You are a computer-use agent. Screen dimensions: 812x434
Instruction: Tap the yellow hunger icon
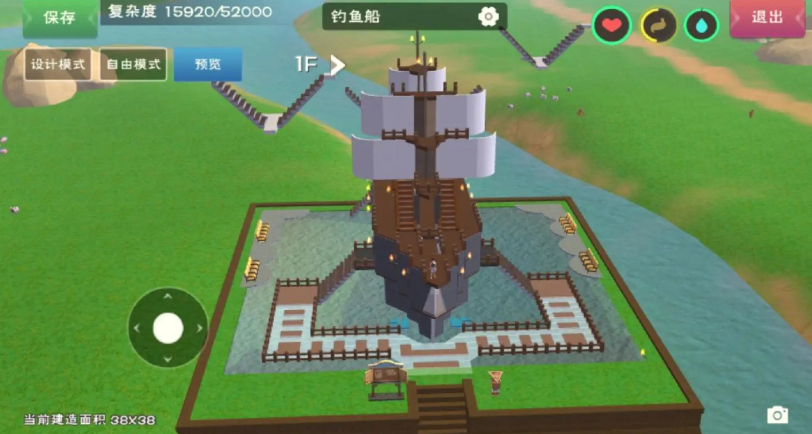click(x=656, y=25)
